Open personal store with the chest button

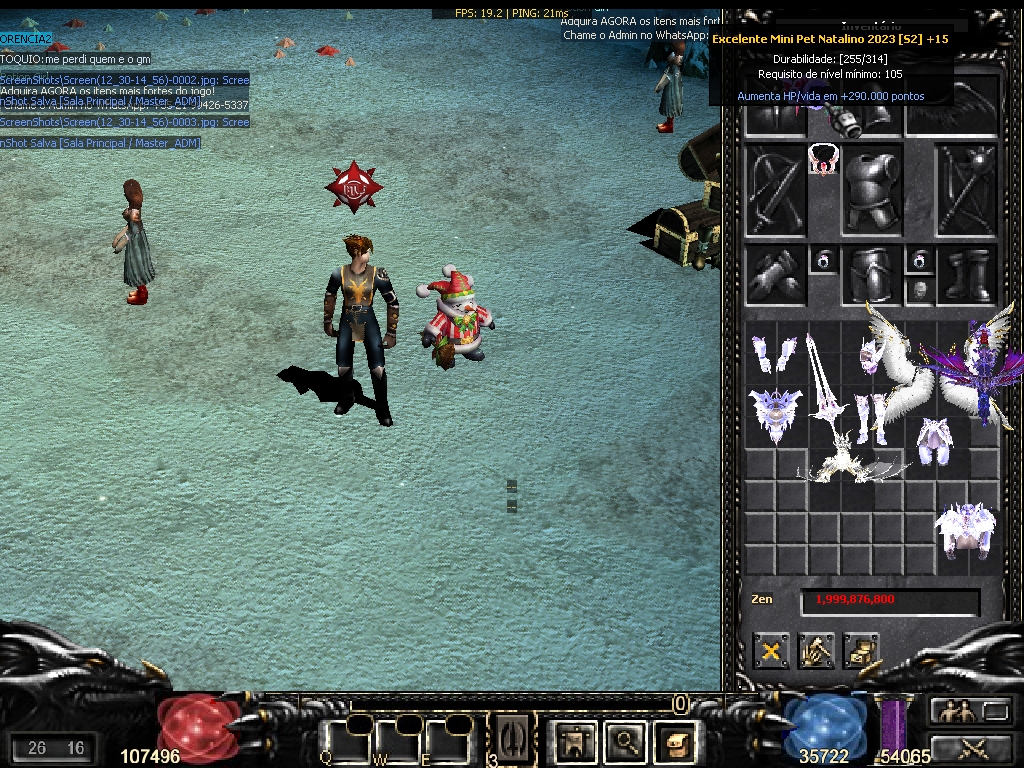pos(860,652)
